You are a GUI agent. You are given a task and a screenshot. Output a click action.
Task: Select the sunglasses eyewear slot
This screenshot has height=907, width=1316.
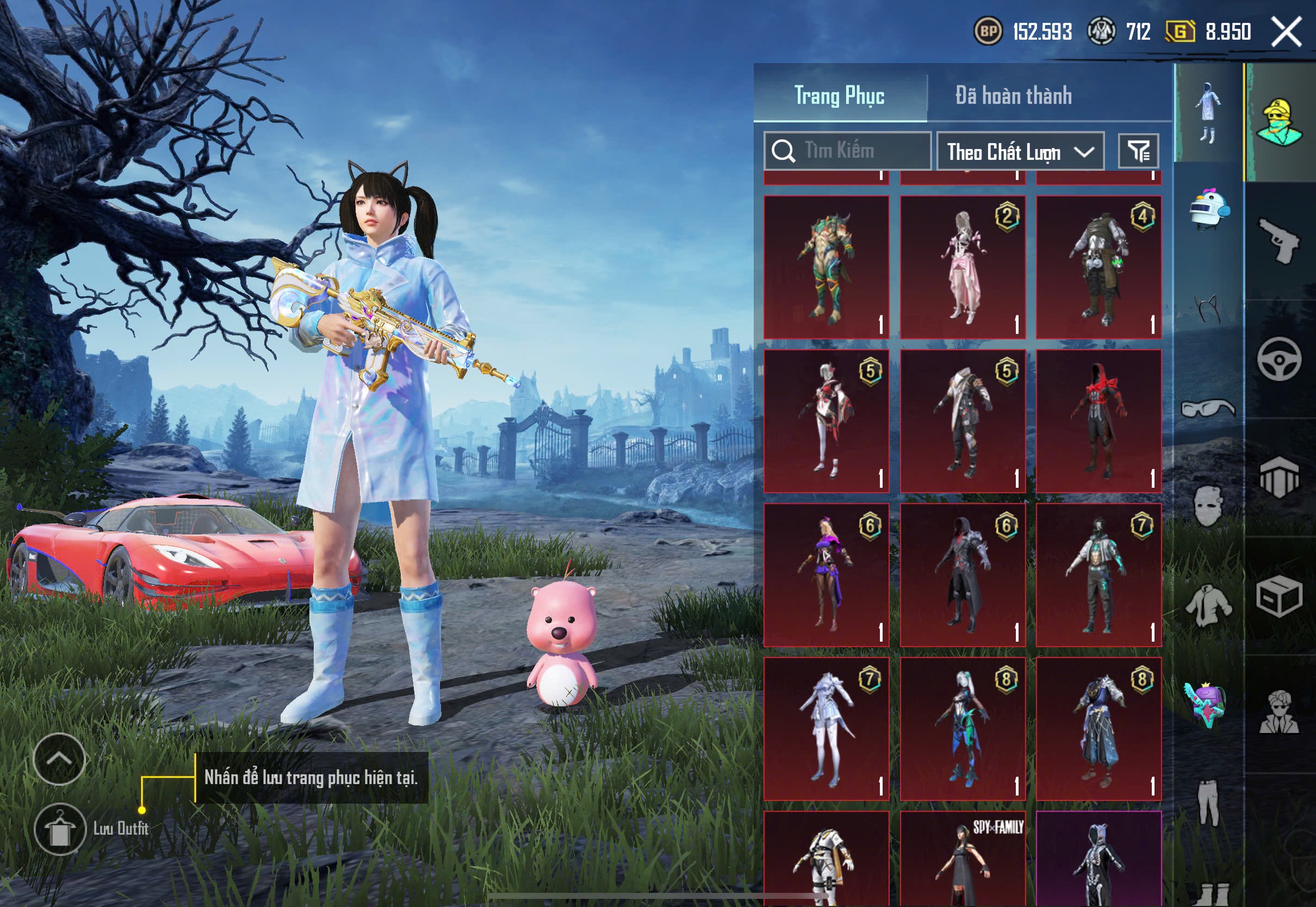[1207, 408]
